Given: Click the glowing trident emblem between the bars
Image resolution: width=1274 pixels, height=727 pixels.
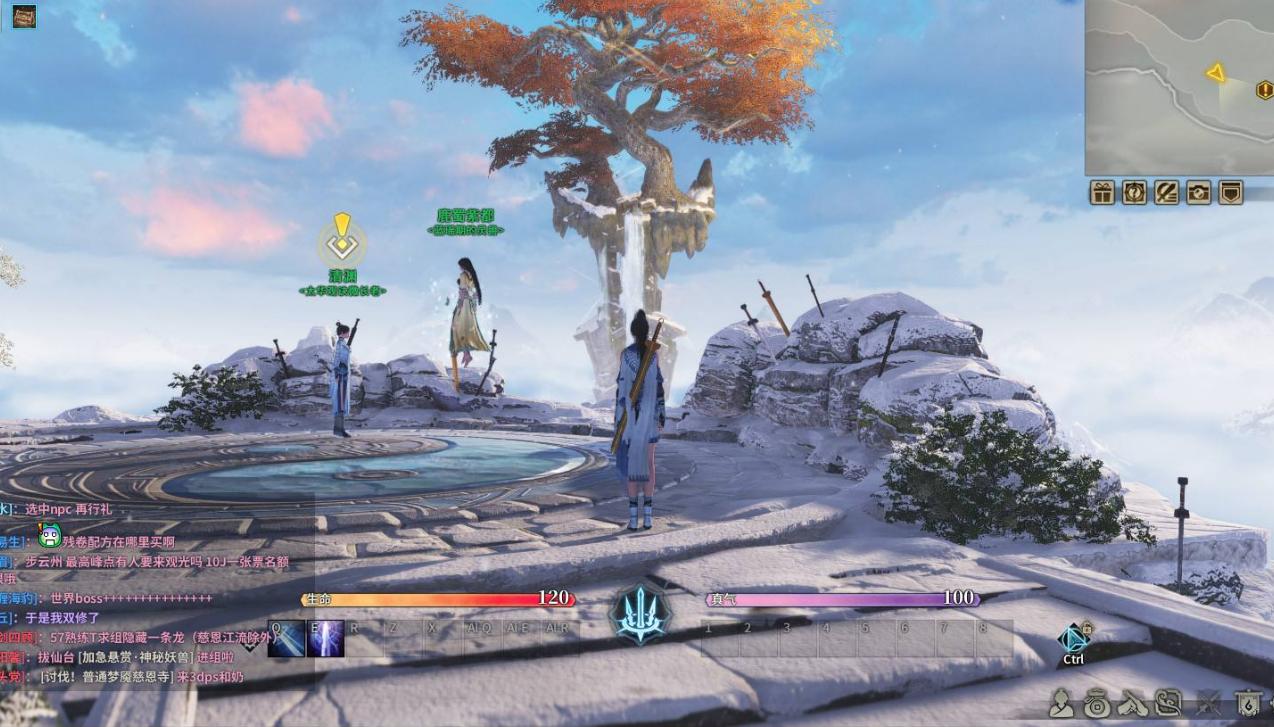Looking at the screenshot, I should (x=640, y=614).
